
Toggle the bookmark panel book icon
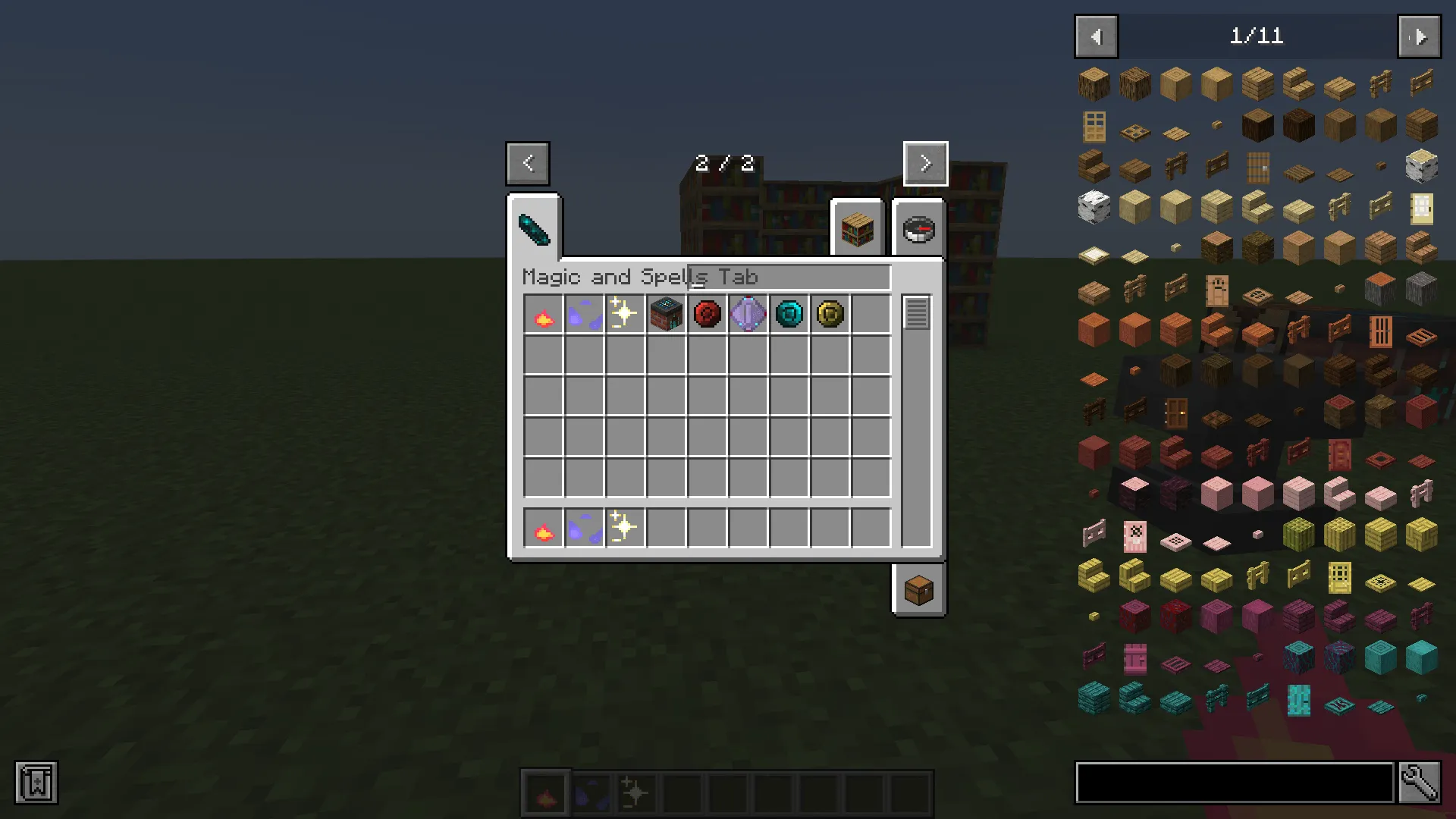pos(37,783)
